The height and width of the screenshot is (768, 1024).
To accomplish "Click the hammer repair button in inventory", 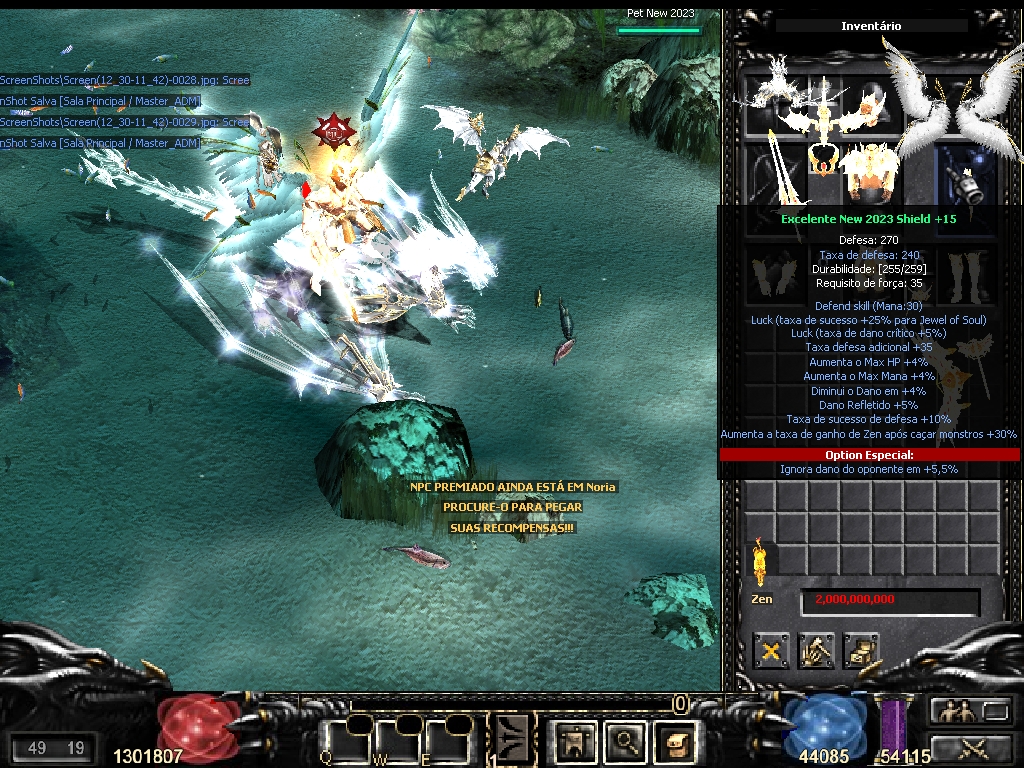I will (816, 652).
